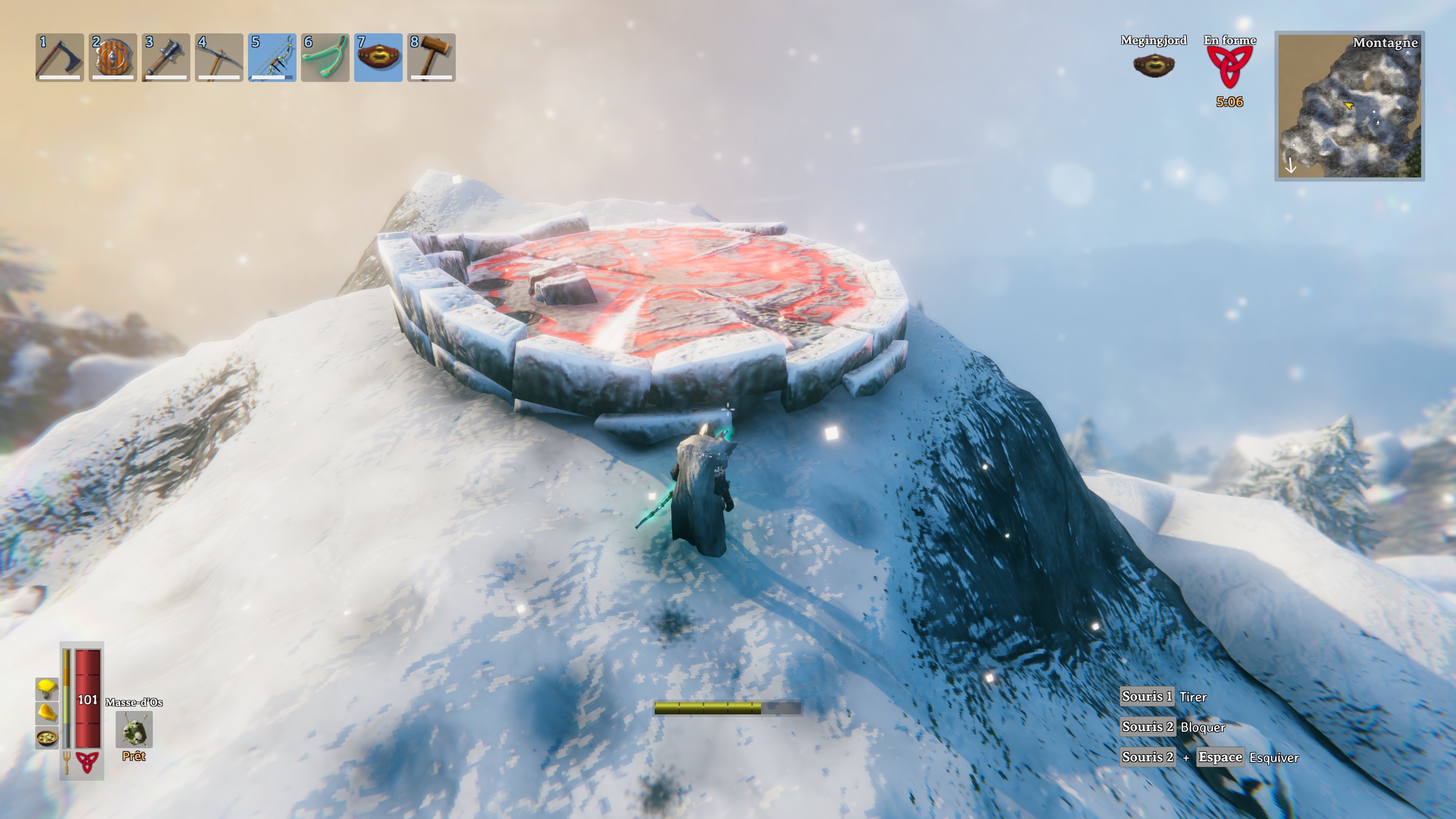Equip the hammer in hotbar slot 8
Image resolution: width=1456 pixels, height=819 pixels.
[x=431, y=56]
